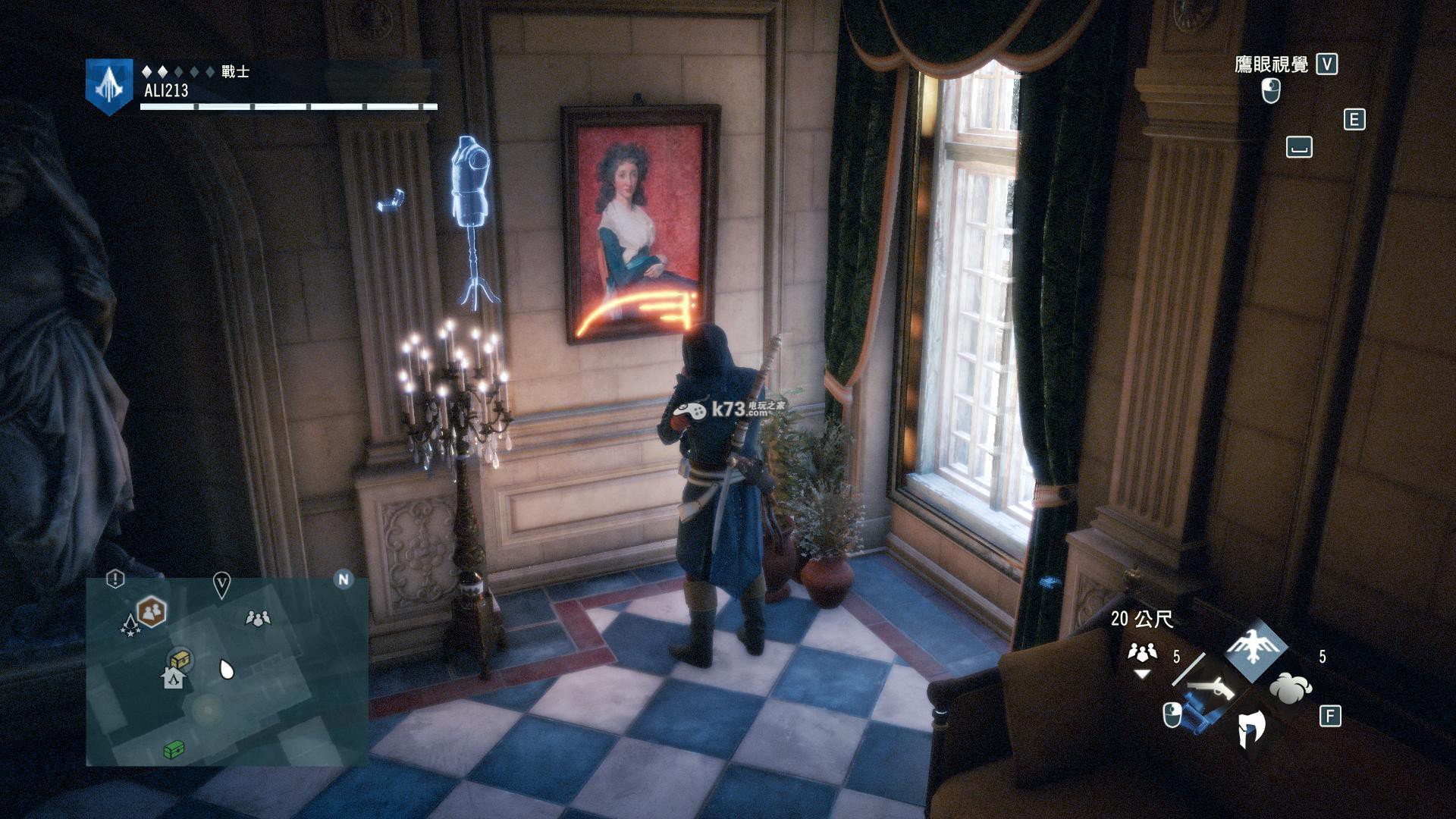Select the assassin three-star mission marker
Image resolution: width=1456 pixels, height=819 pixels.
coord(130,626)
